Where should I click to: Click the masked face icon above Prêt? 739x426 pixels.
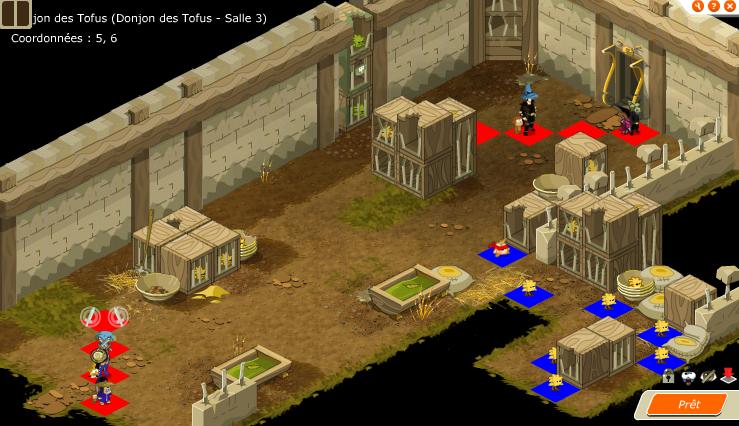click(688, 377)
